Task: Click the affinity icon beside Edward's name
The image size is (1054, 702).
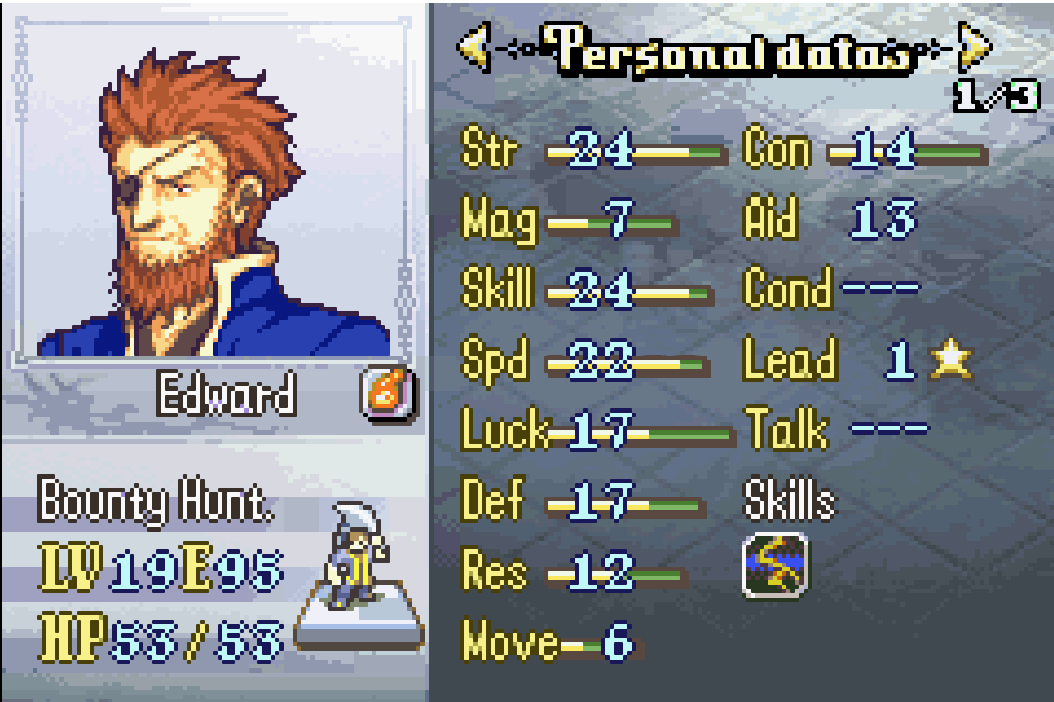Action: [387, 394]
